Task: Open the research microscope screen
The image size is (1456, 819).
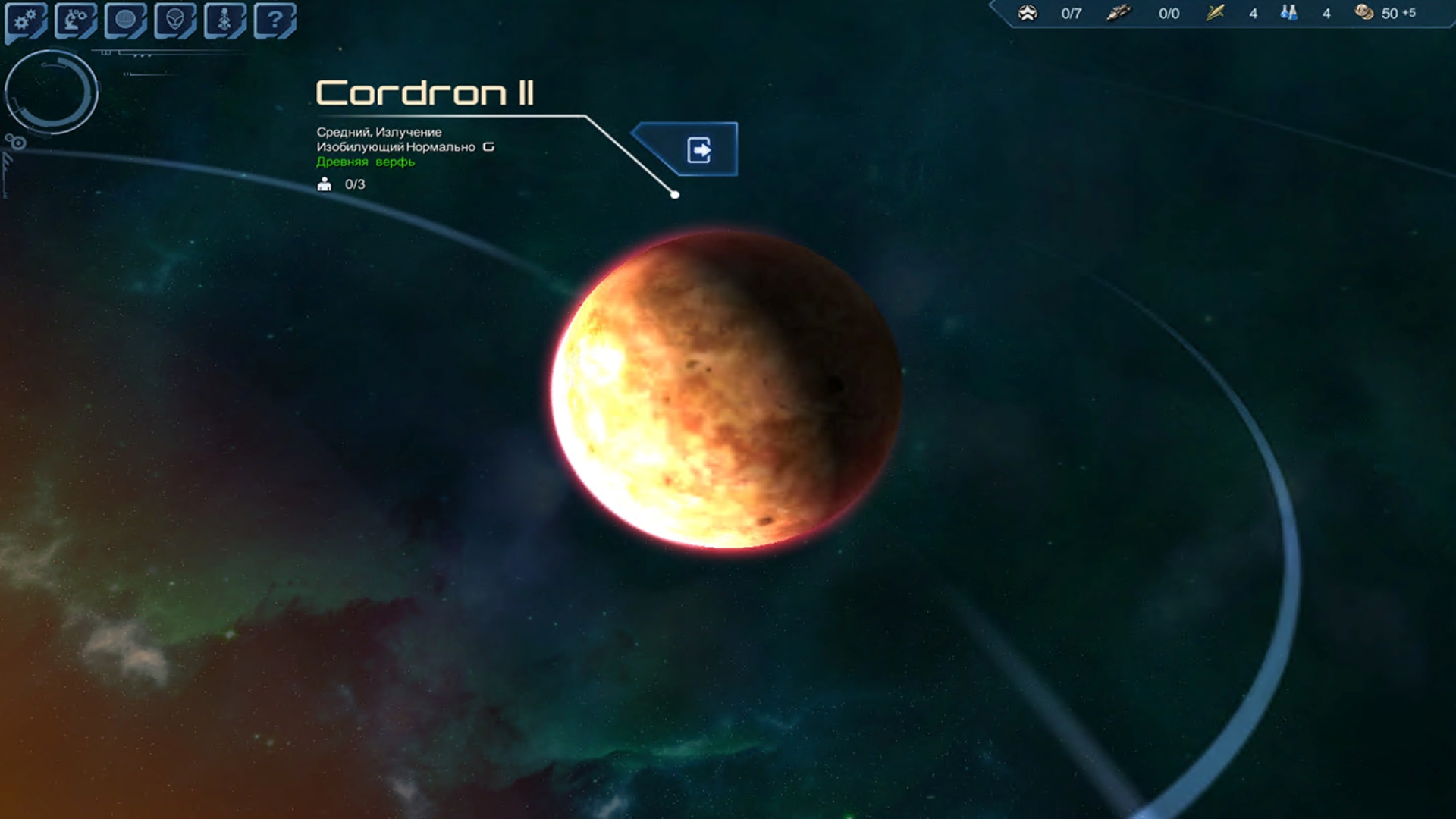Action: click(x=75, y=20)
